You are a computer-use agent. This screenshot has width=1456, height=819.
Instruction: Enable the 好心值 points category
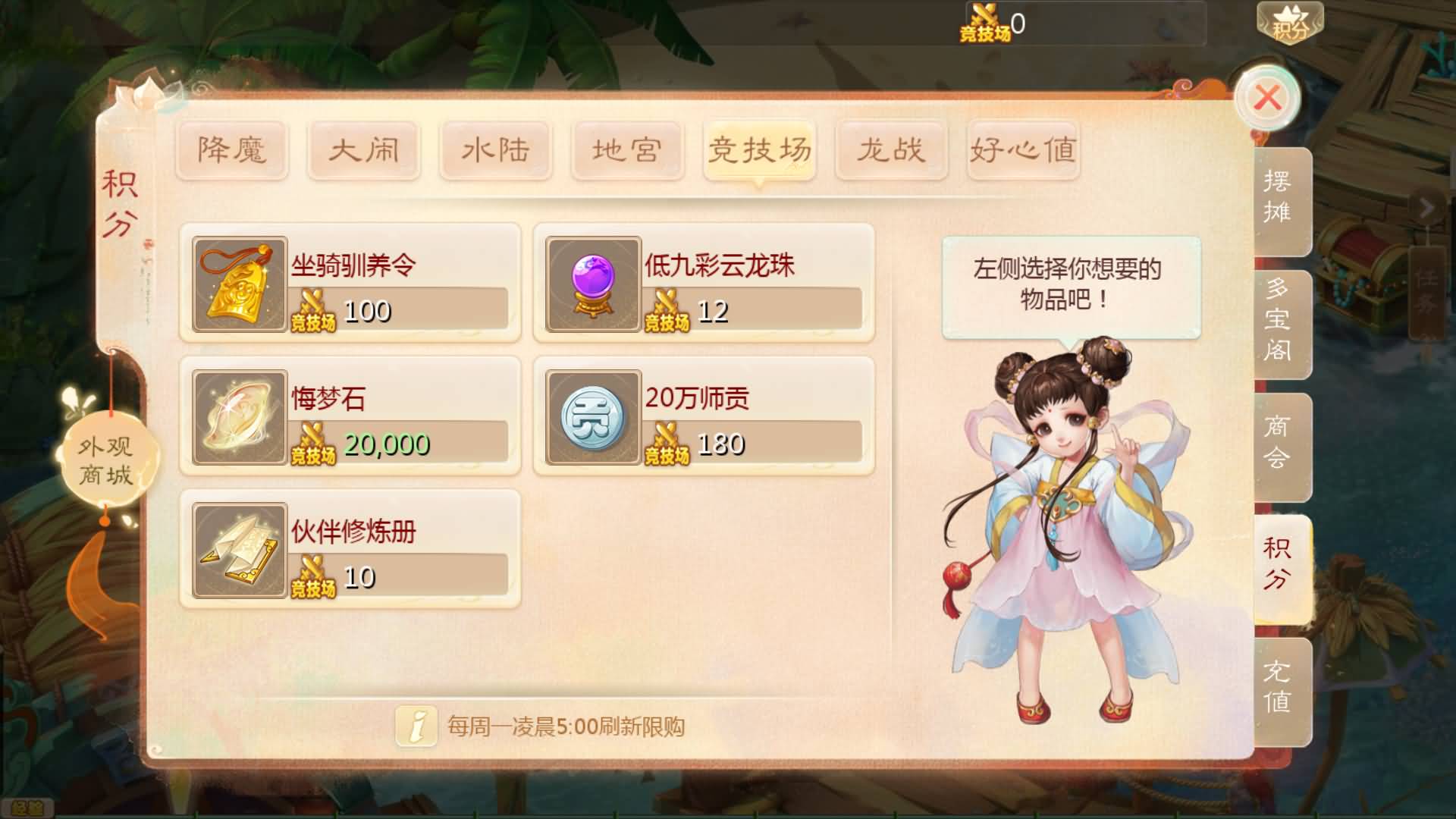point(1024,150)
